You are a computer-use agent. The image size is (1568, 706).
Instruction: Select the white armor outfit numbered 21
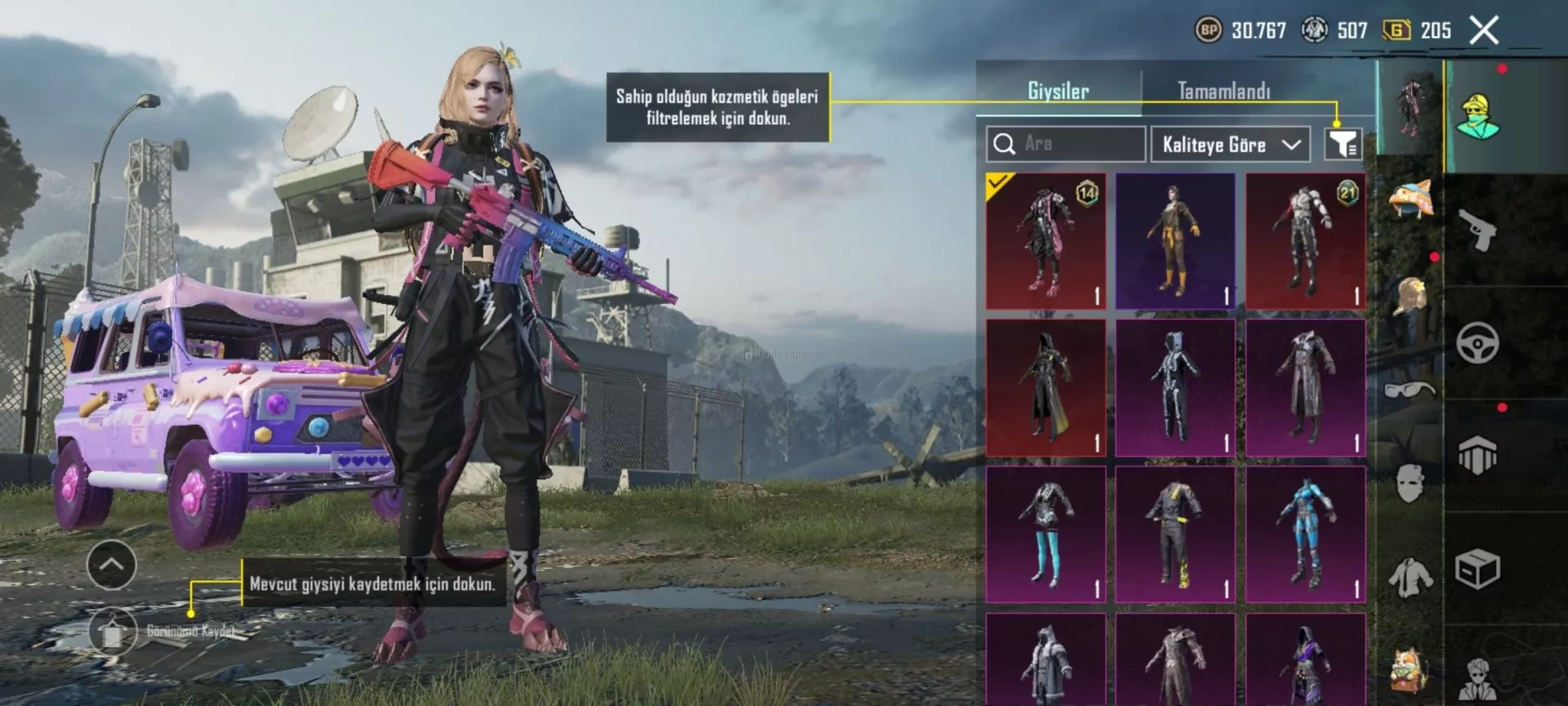[1305, 241]
